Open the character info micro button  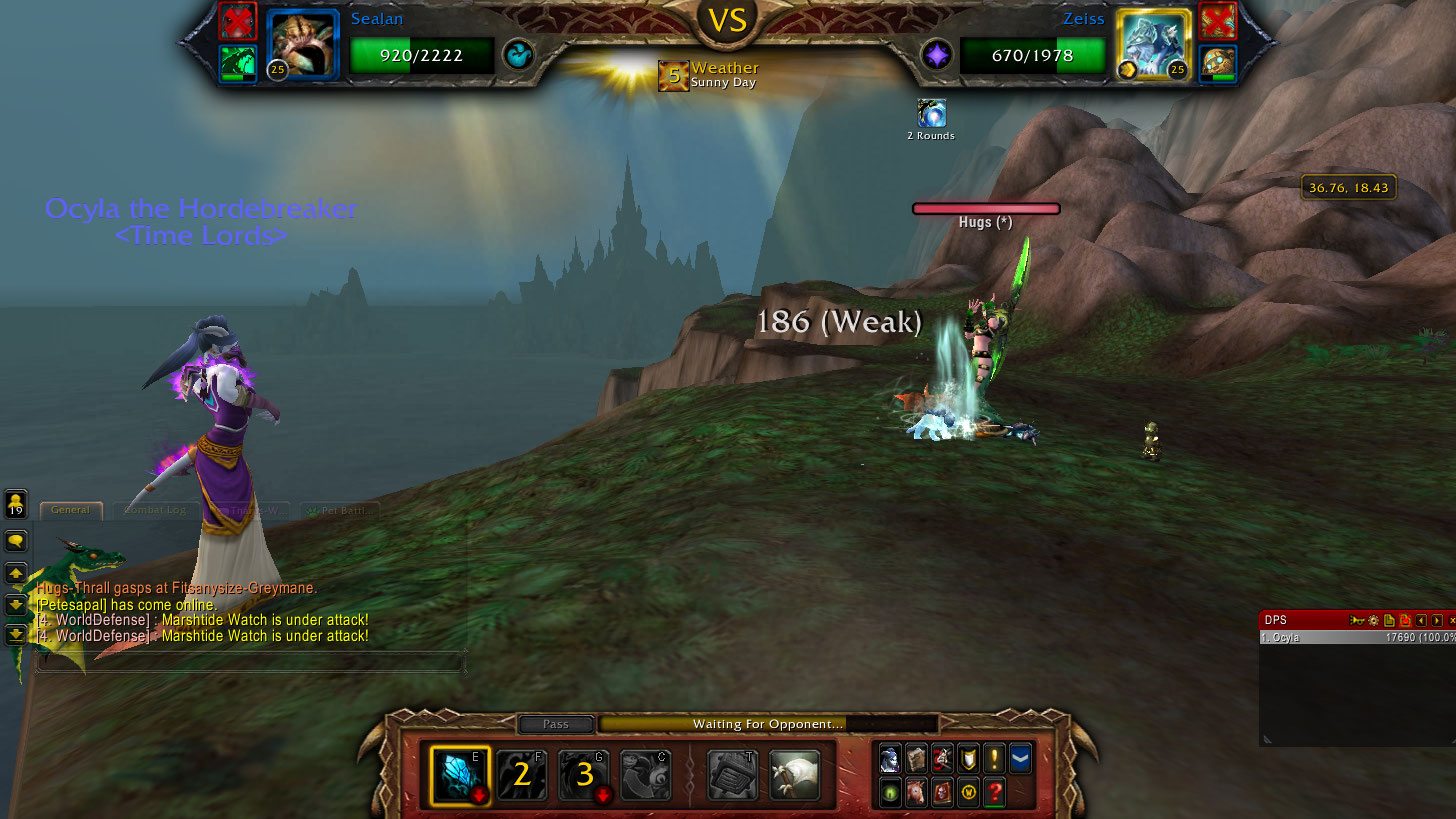891,758
